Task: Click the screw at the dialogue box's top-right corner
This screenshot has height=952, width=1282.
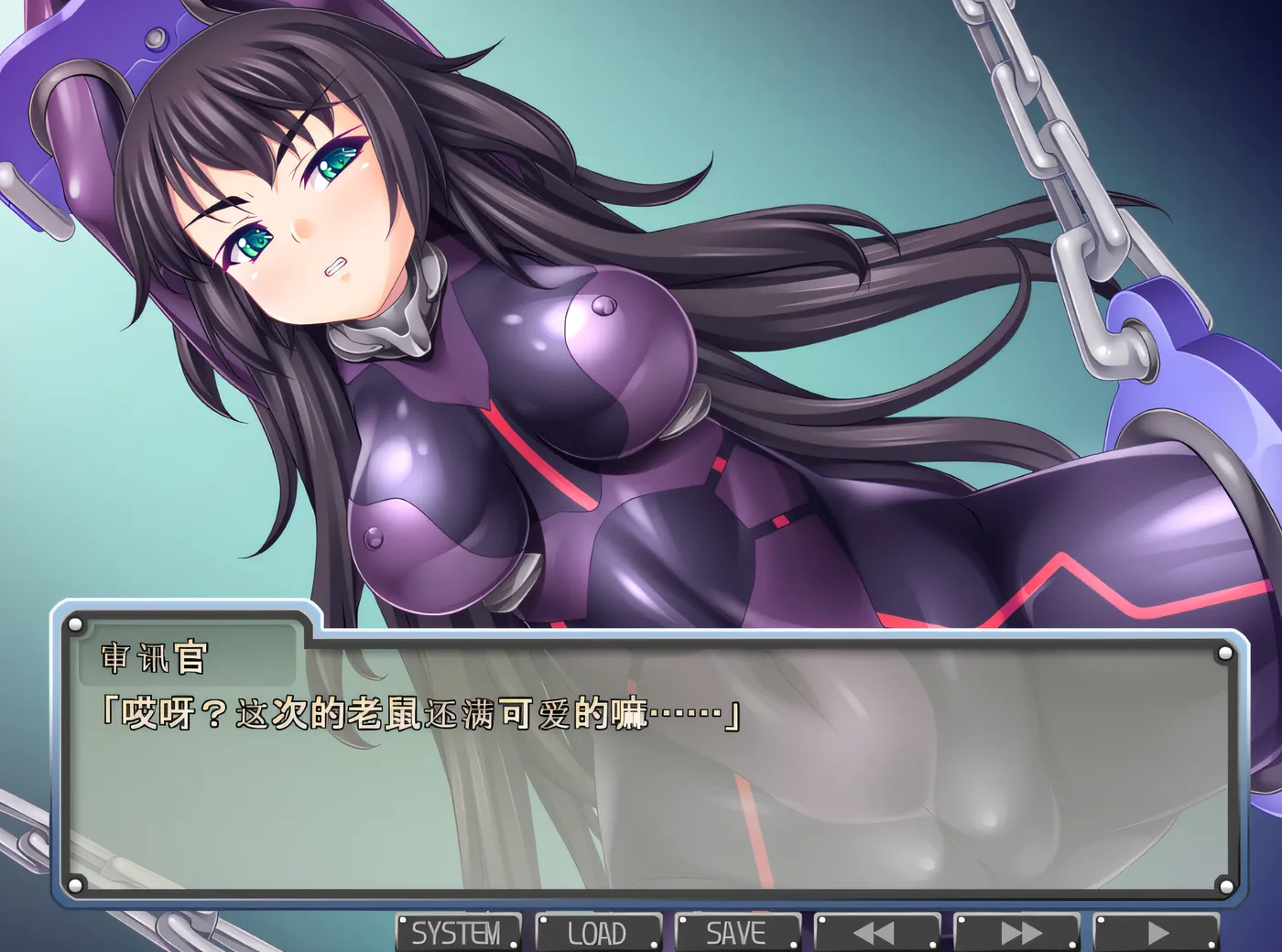Action: [x=1224, y=652]
